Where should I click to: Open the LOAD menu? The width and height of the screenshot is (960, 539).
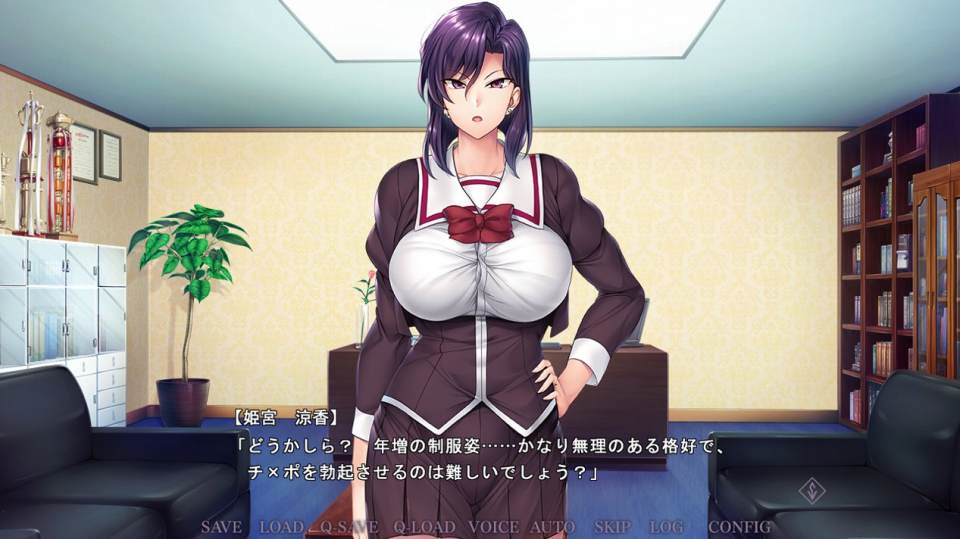(x=281, y=526)
